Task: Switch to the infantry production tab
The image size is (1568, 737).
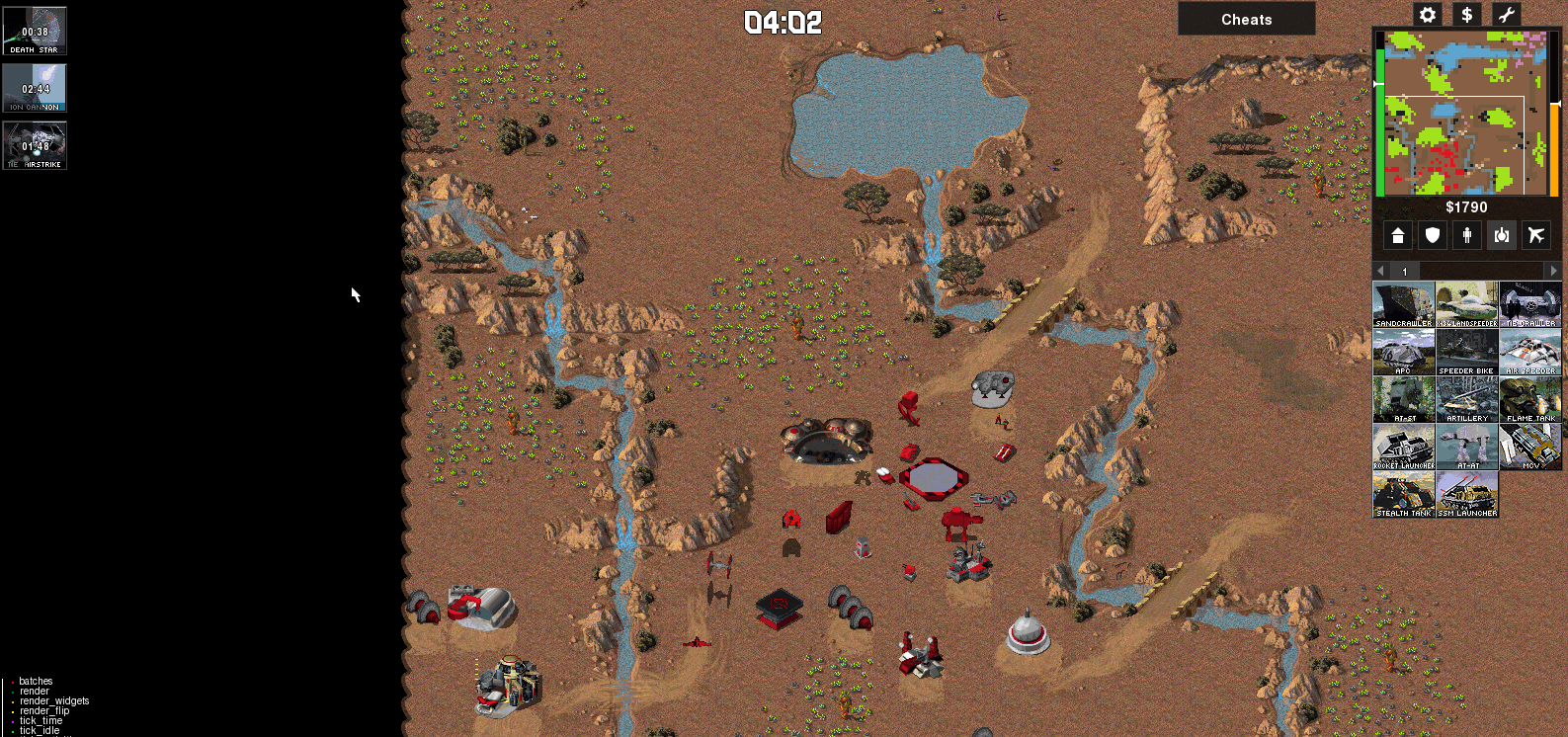Action: click(x=1466, y=235)
